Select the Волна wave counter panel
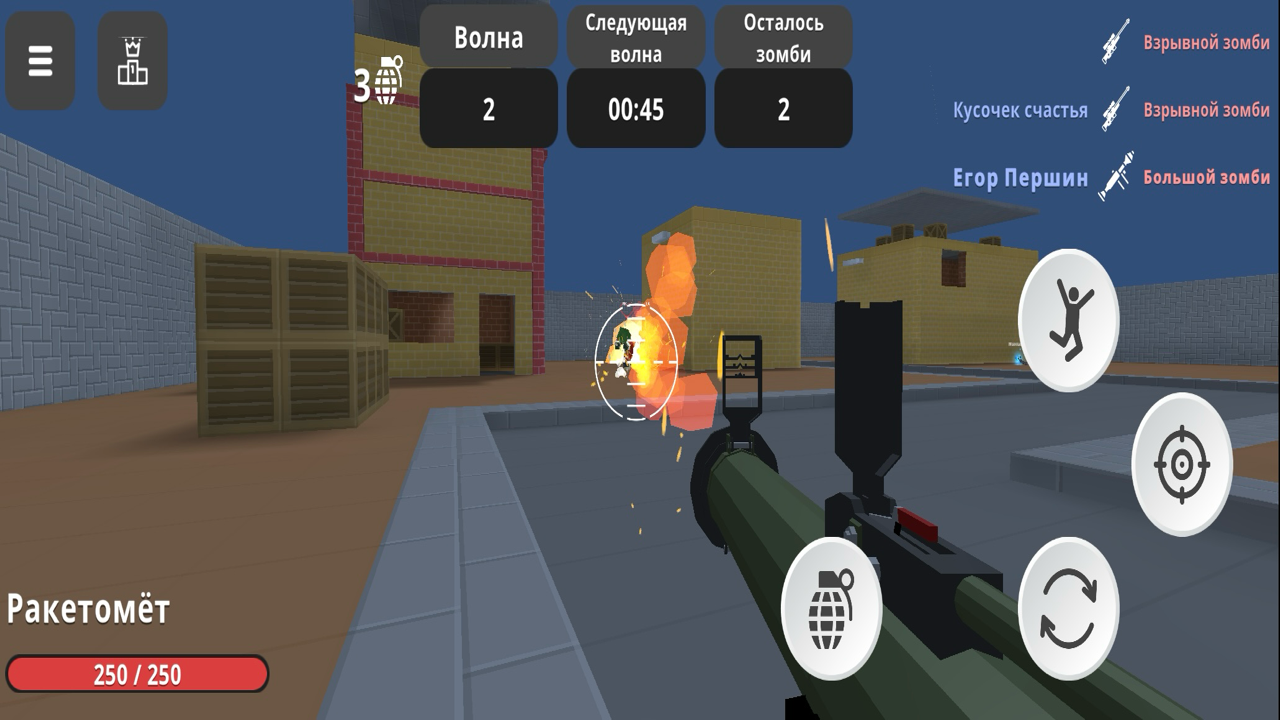Viewport: 1280px width, 720px height. click(487, 36)
